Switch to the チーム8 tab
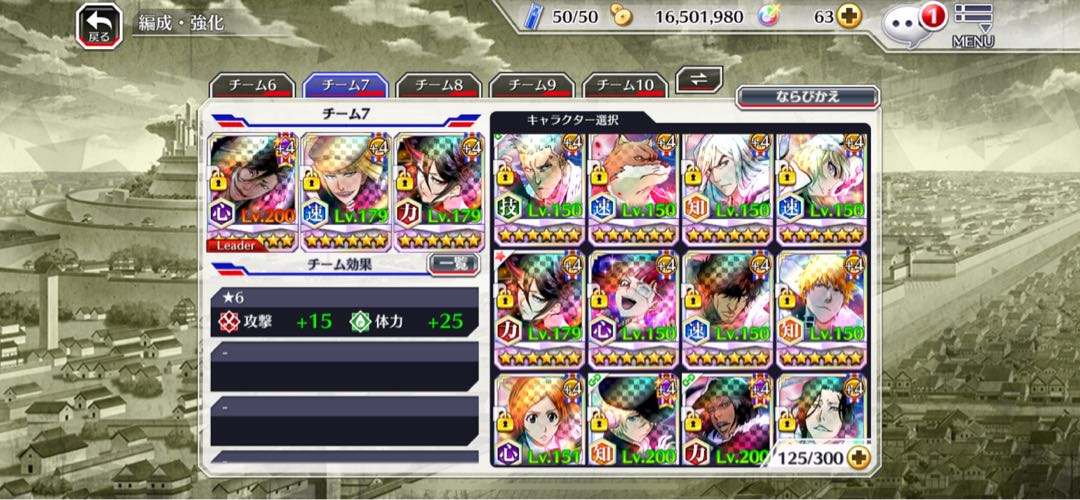1080x500 pixels. (439, 85)
